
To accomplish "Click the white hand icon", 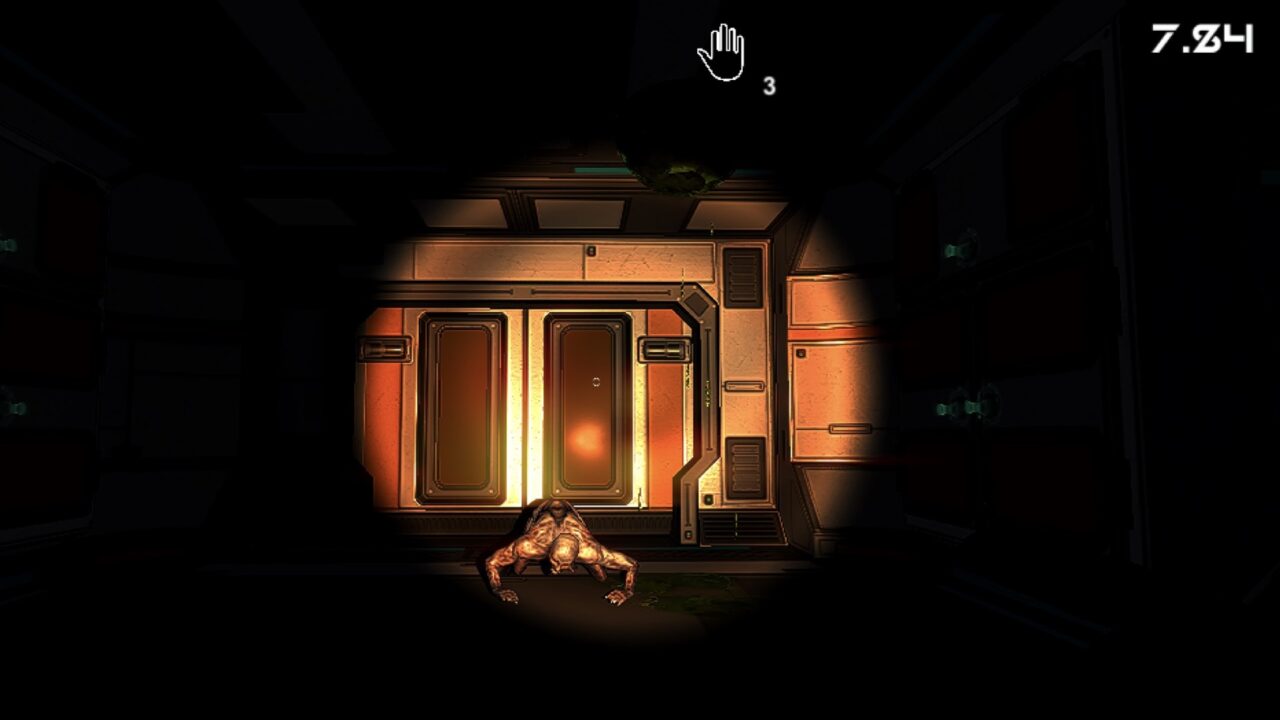I will coord(722,53).
